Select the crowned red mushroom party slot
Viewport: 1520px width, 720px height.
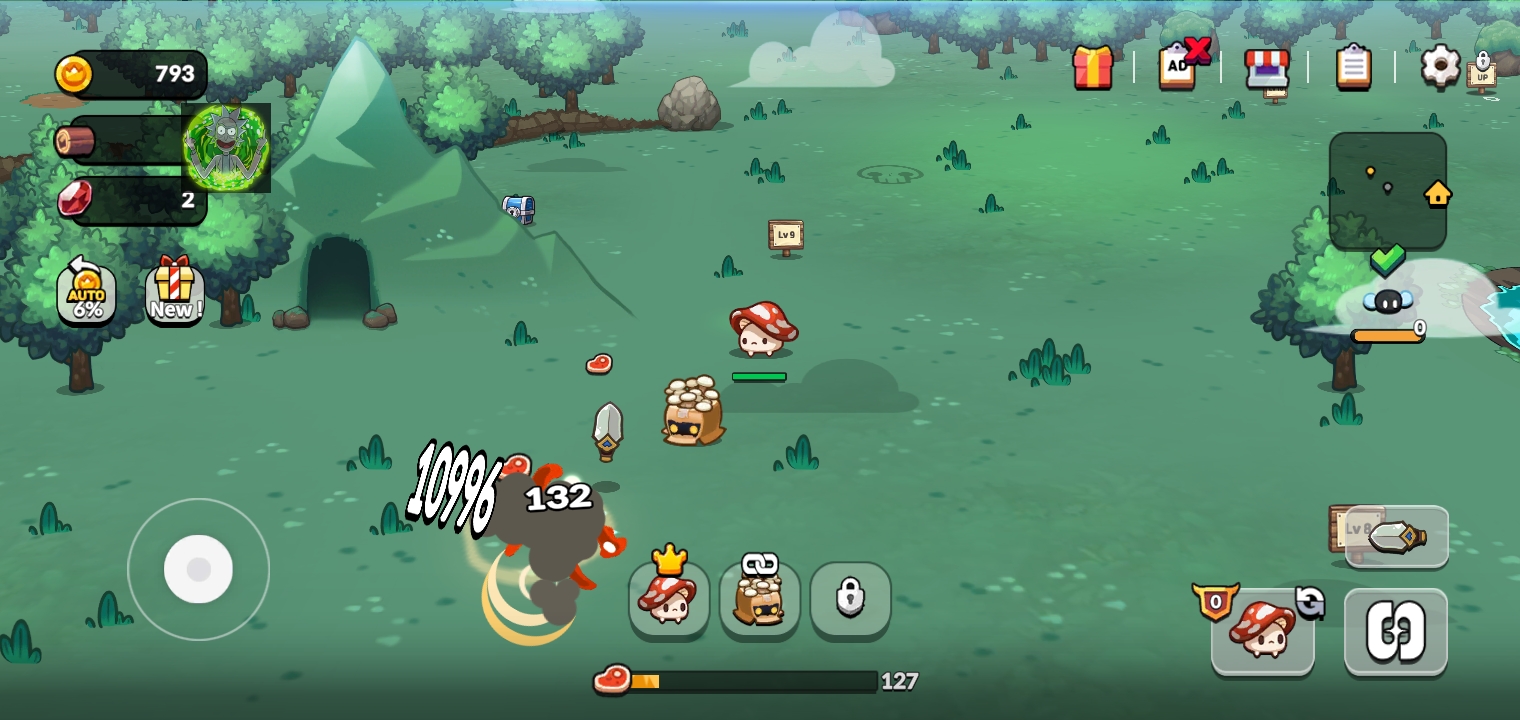[668, 599]
